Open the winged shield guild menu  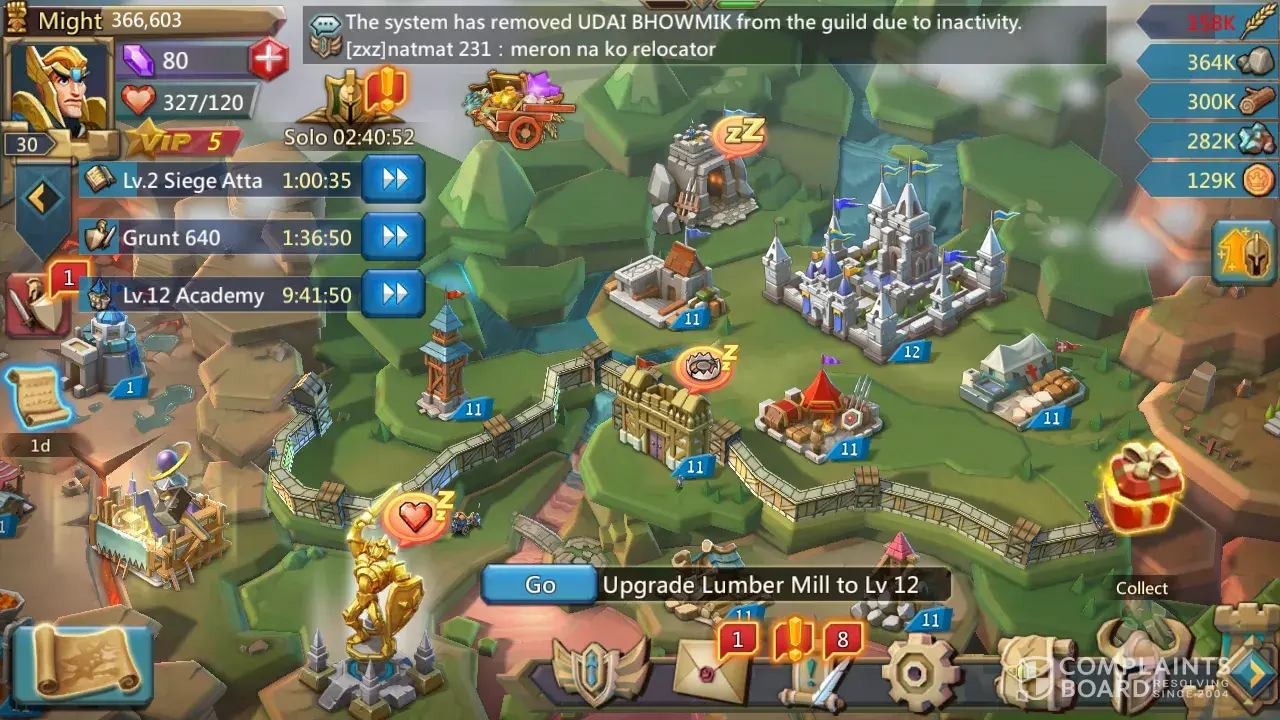coord(600,672)
